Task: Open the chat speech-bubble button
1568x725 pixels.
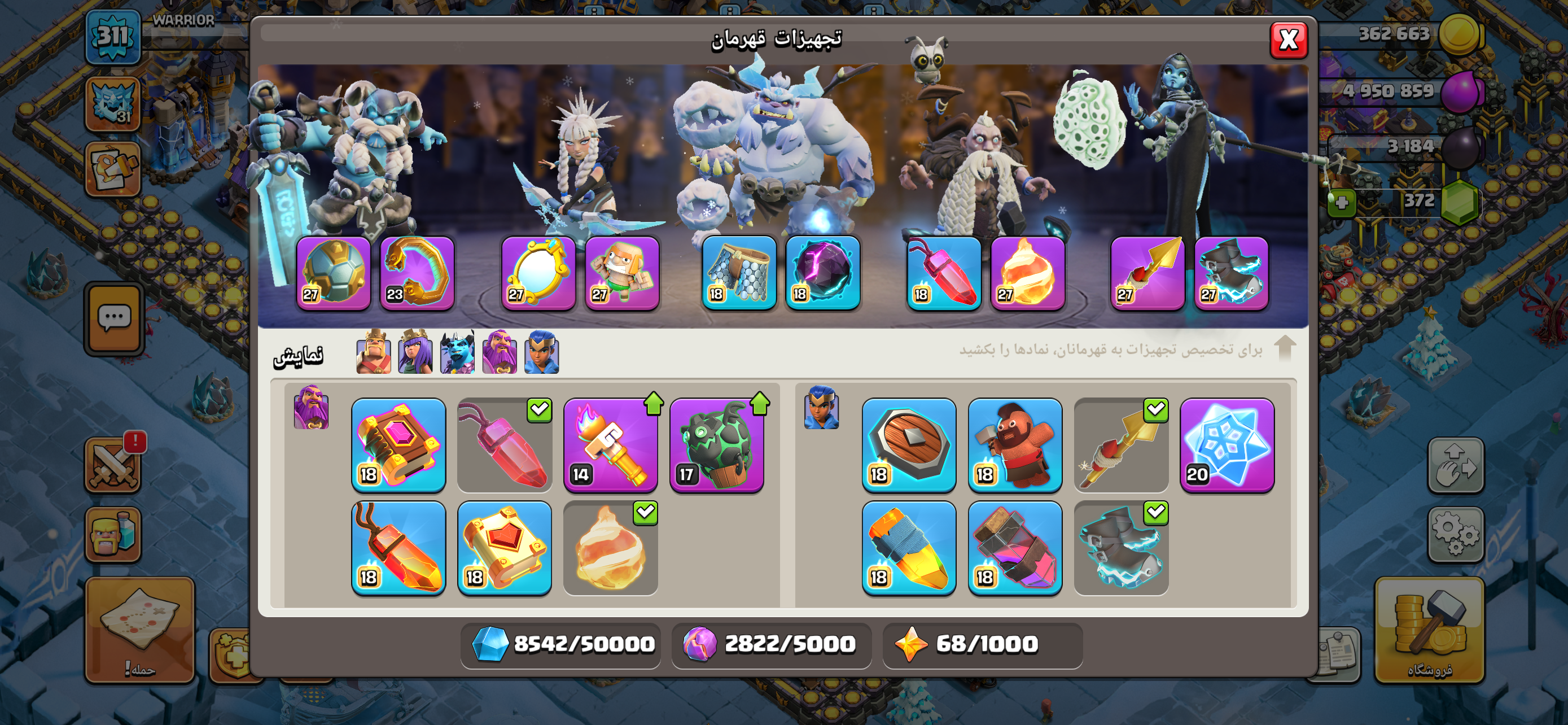Action: pos(115,318)
